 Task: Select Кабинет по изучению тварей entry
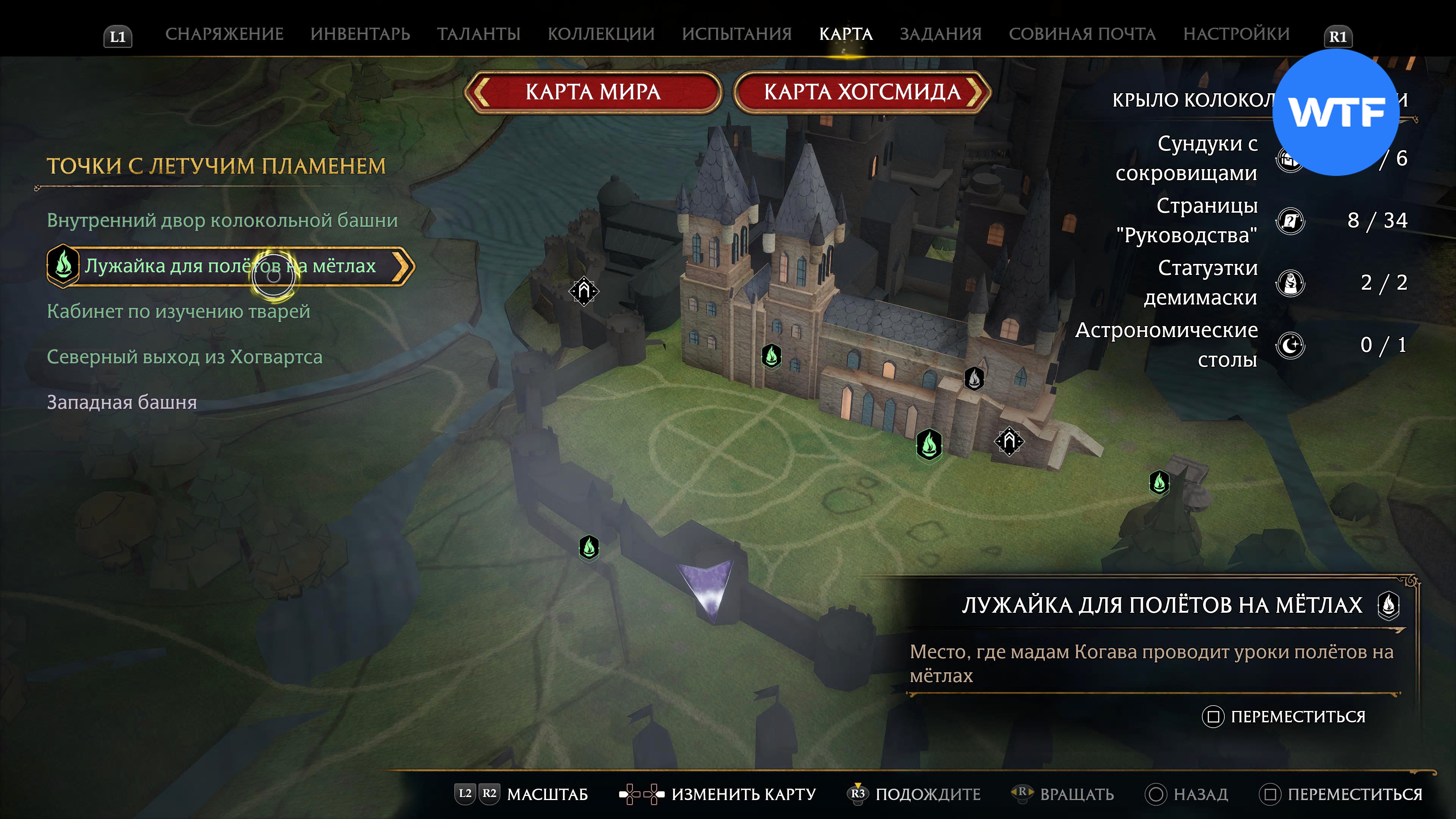coord(179,311)
